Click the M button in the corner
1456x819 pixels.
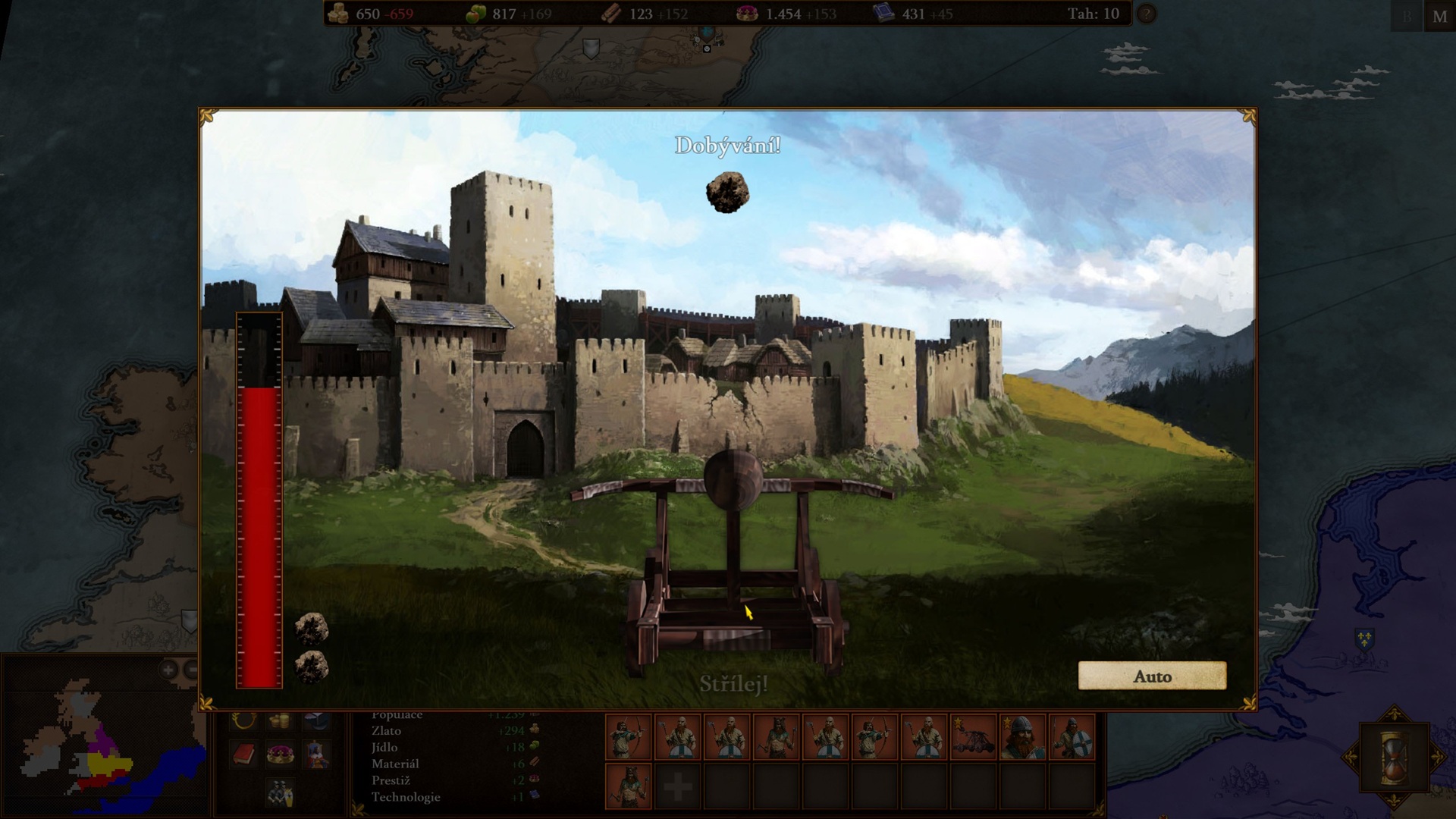pyautogui.click(x=1439, y=17)
